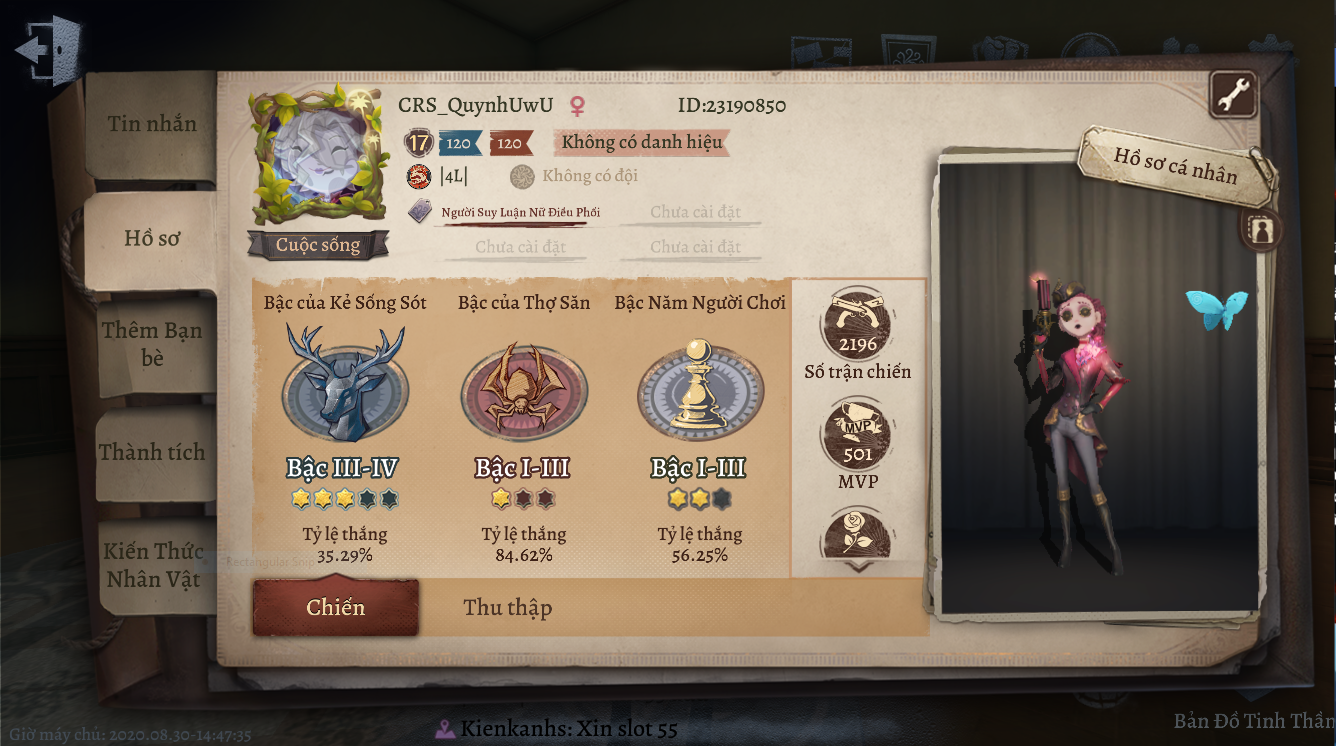Switch to Thêm Bạn bè tab
The width and height of the screenshot is (1336, 746).
click(152, 343)
